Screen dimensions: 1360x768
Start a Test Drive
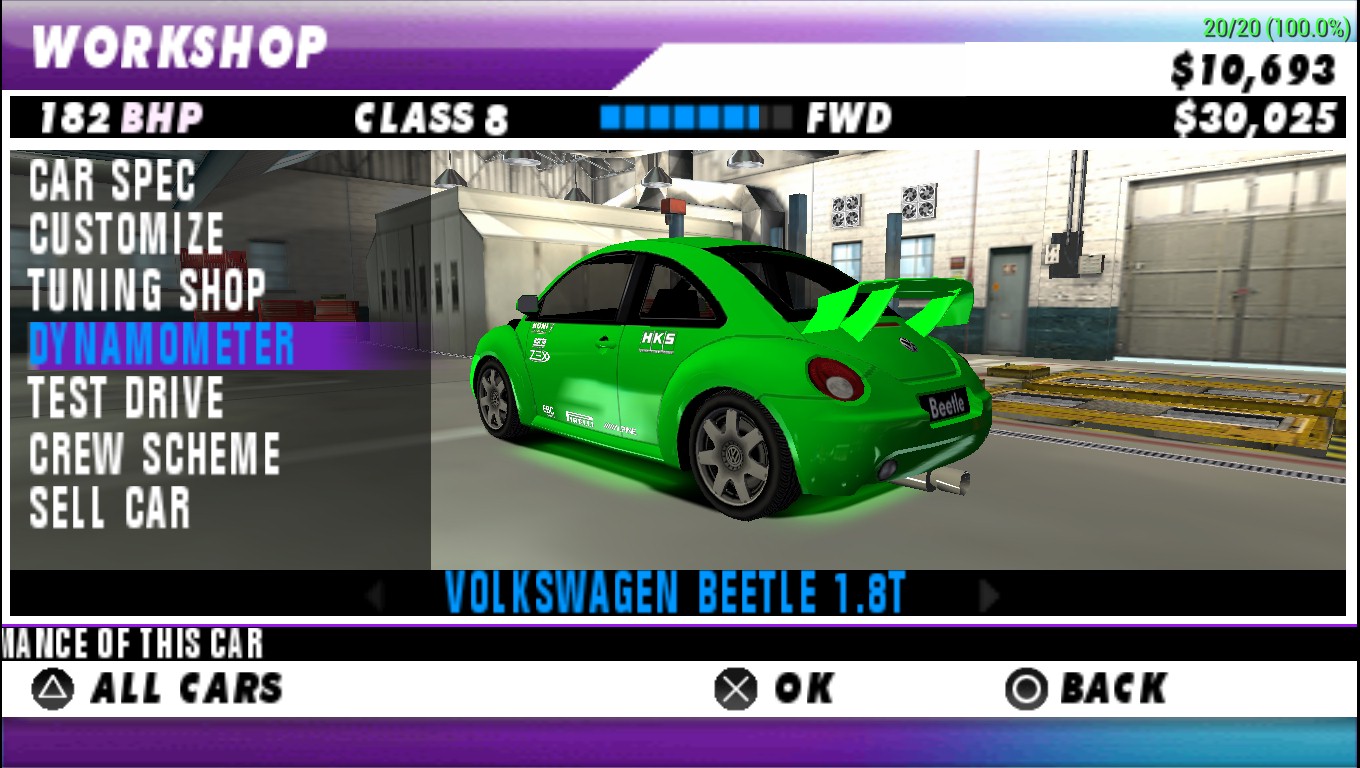(x=126, y=398)
